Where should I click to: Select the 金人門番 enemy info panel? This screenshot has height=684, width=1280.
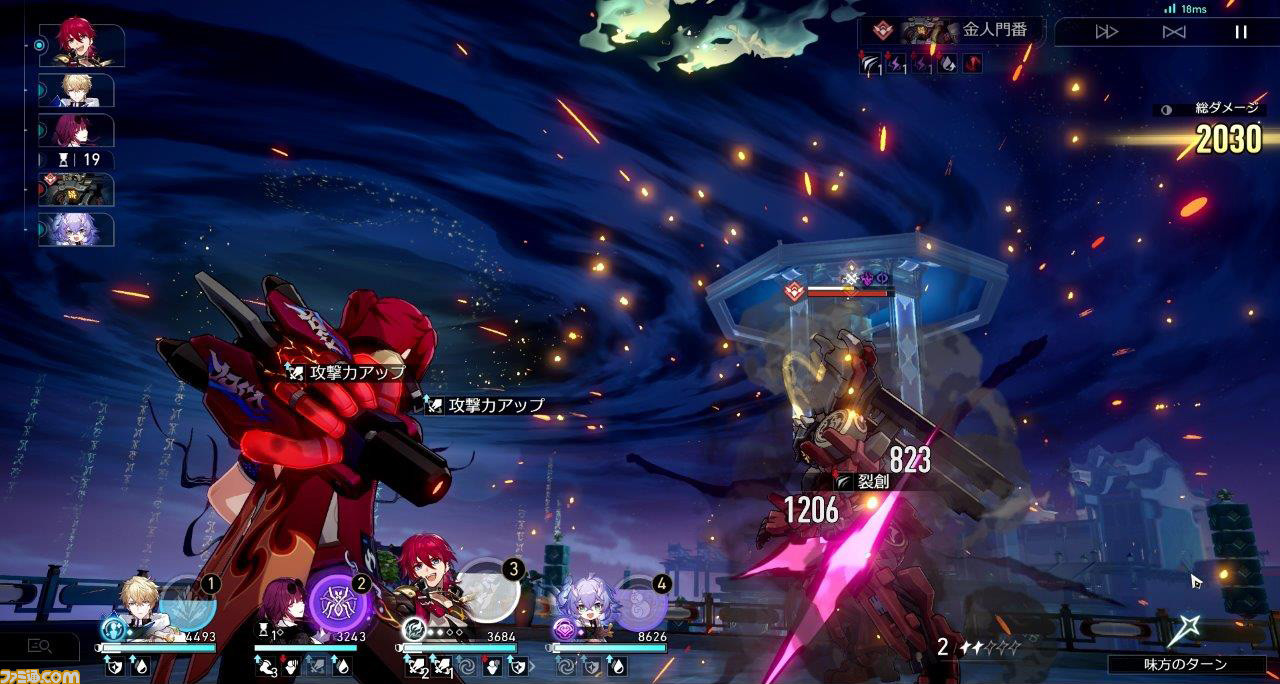pyautogui.click(x=950, y=30)
